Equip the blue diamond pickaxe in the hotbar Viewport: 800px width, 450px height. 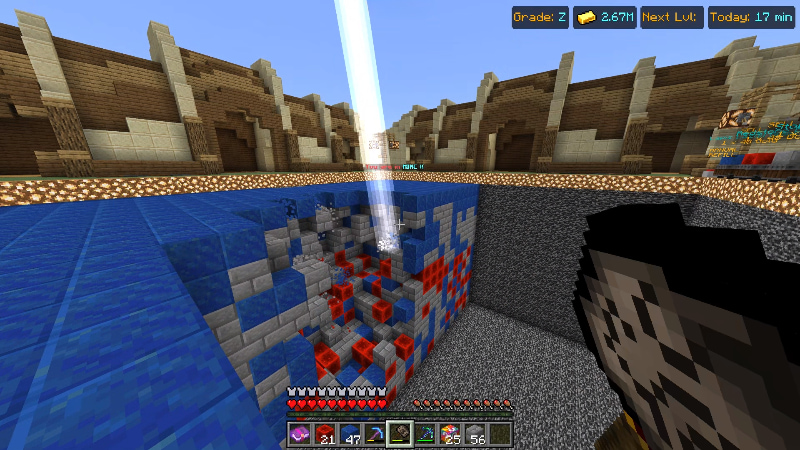tap(375, 434)
